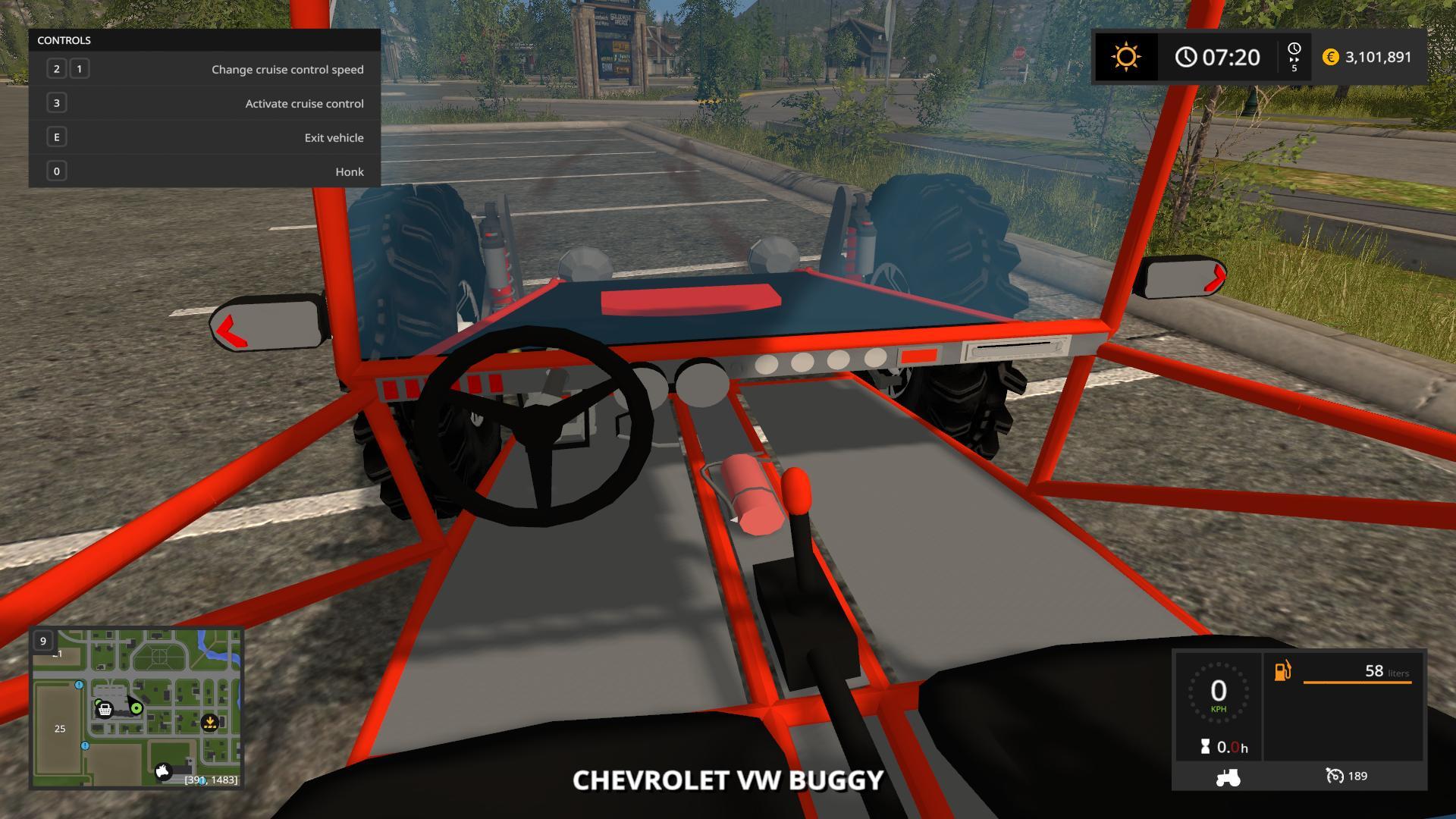1456x819 pixels.
Task: Select the green player position marker on the minimap
Action: point(136,708)
